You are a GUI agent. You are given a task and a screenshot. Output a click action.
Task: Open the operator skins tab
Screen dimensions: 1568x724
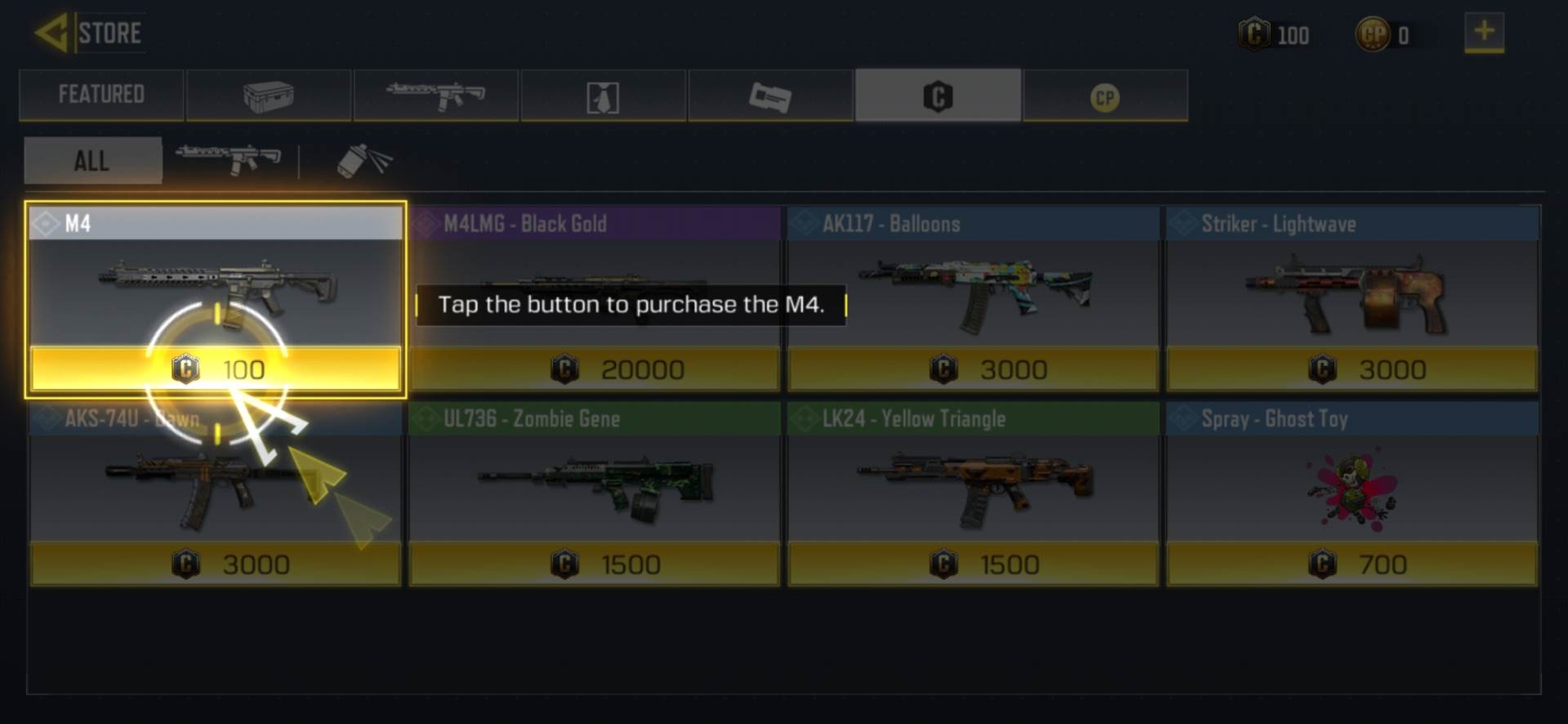(x=603, y=95)
